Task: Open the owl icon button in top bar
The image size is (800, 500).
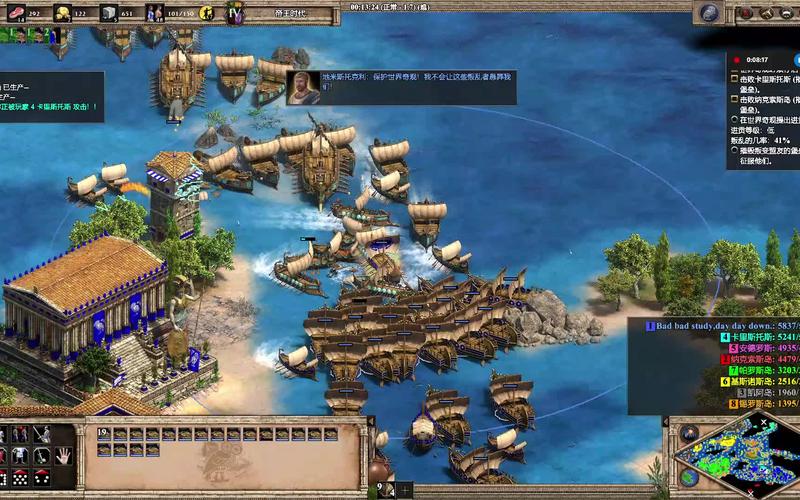Action: [x=710, y=12]
